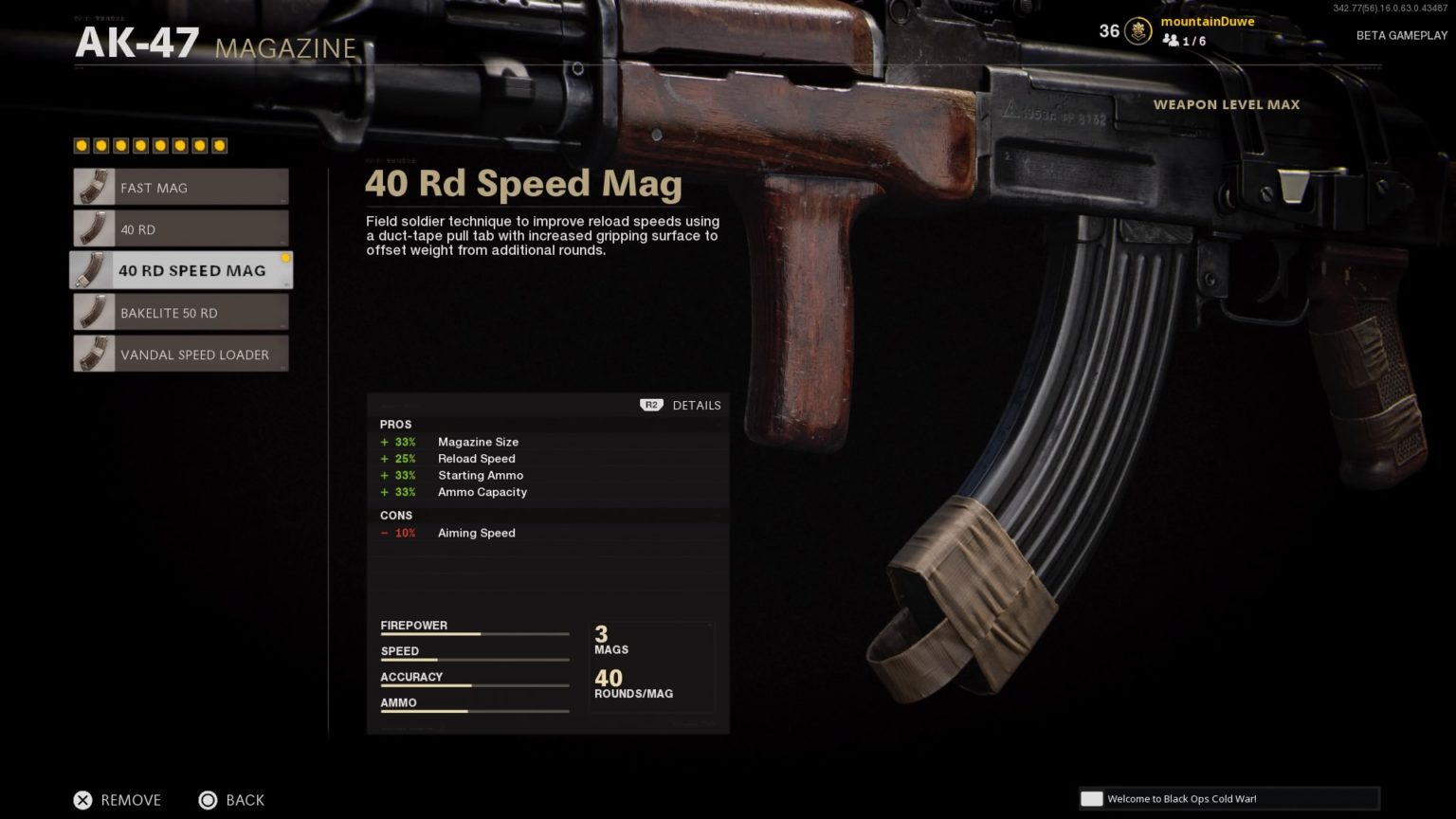Expand the Details stat panel
The image size is (1456, 819).
(x=697, y=405)
